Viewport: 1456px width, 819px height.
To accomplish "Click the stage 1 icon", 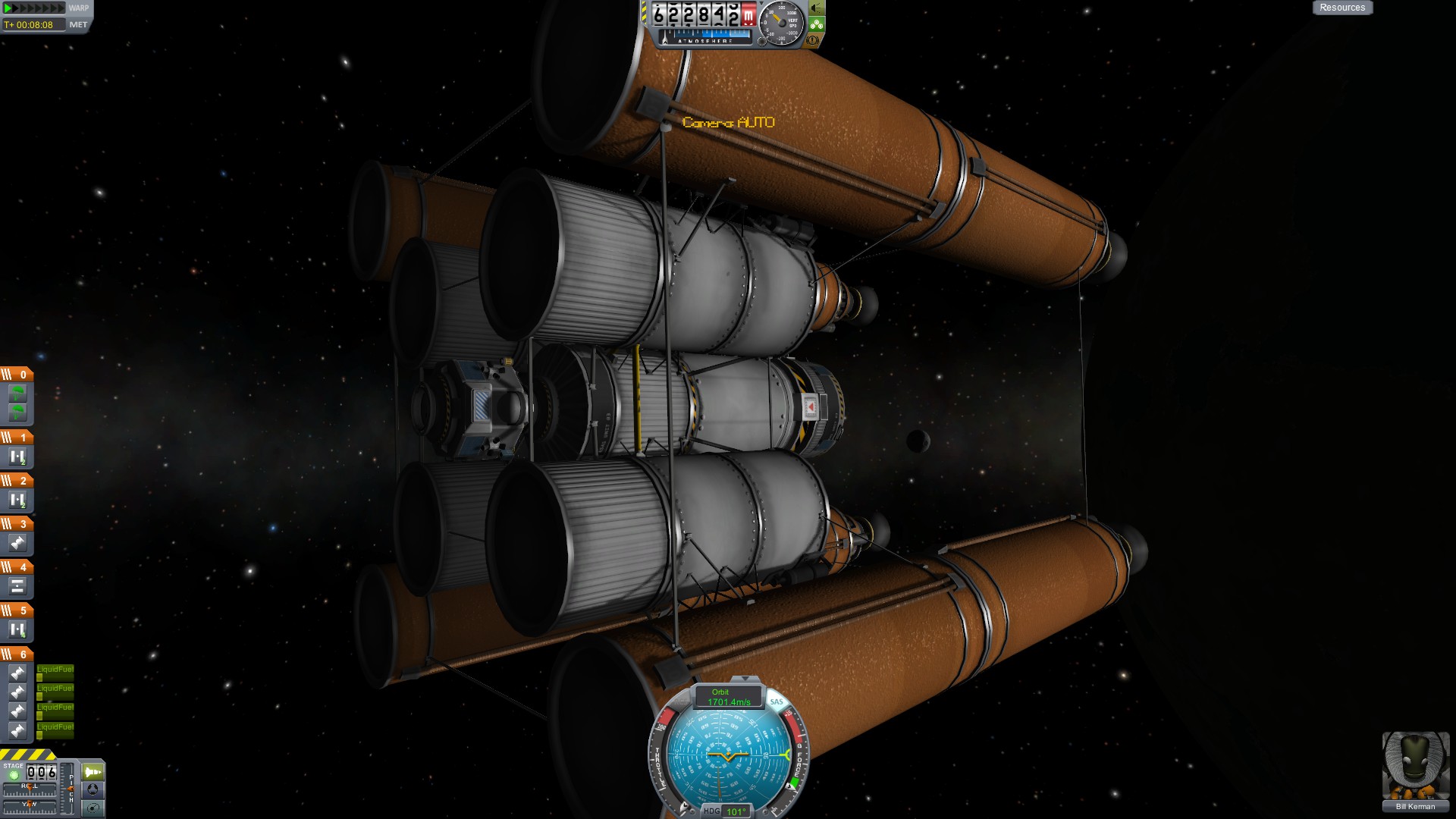I will (17, 457).
